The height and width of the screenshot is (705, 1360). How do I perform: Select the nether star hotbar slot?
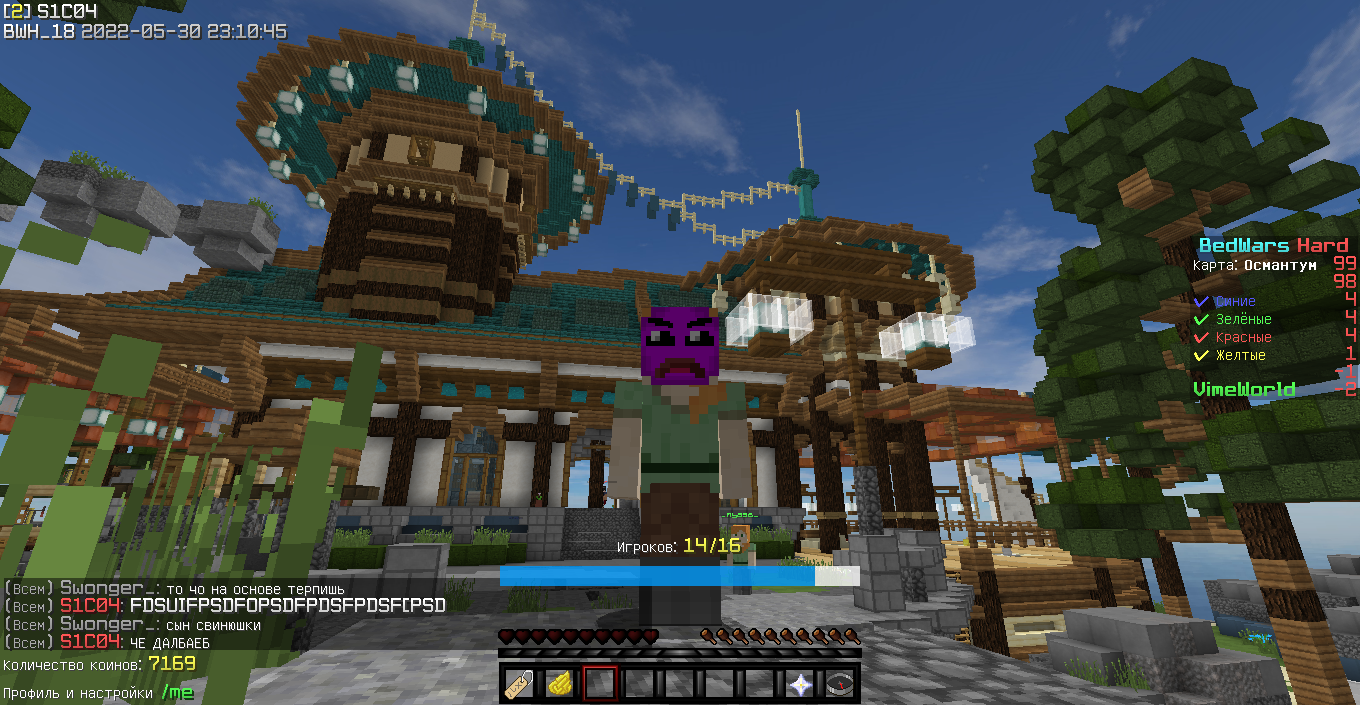coord(800,684)
